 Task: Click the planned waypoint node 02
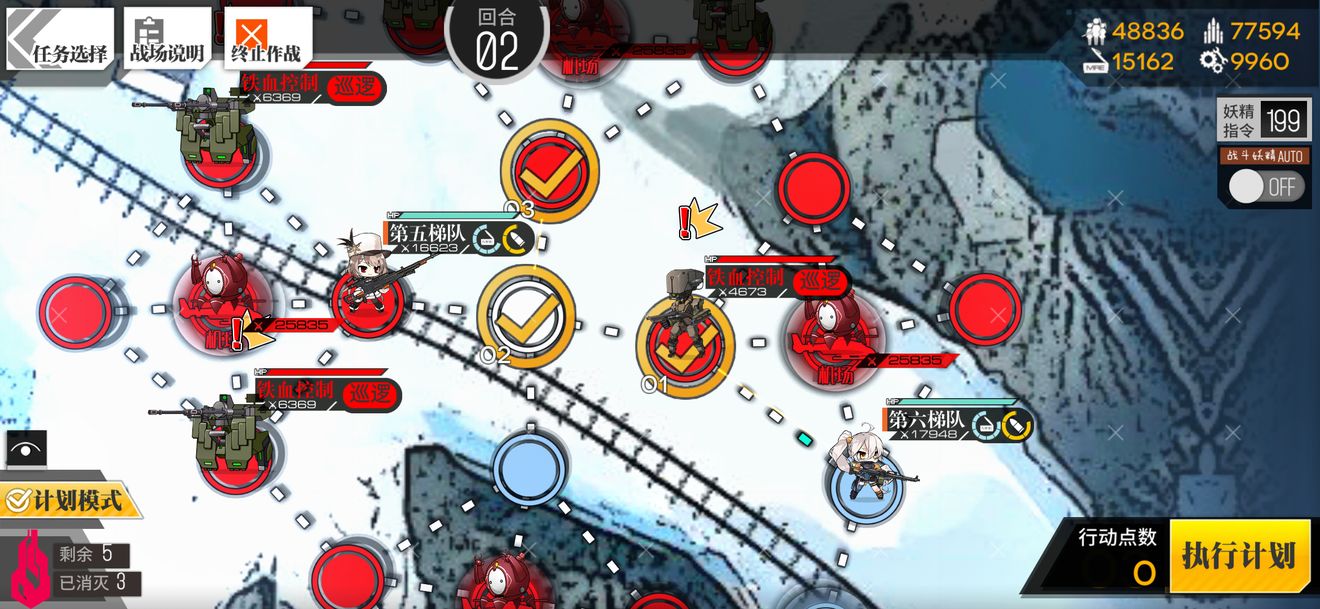(x=526, y=315)
